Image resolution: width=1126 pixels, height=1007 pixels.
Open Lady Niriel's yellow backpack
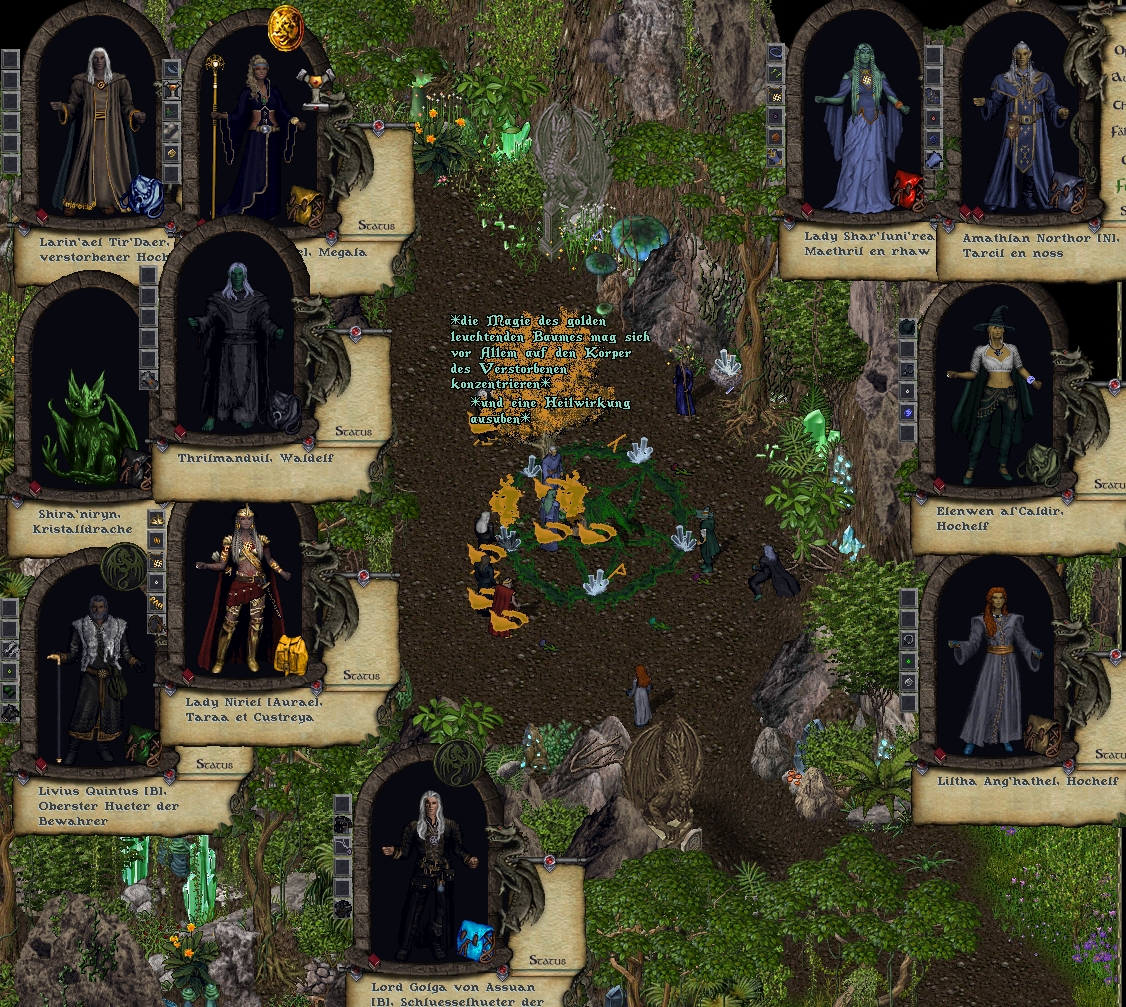(291, 655)
